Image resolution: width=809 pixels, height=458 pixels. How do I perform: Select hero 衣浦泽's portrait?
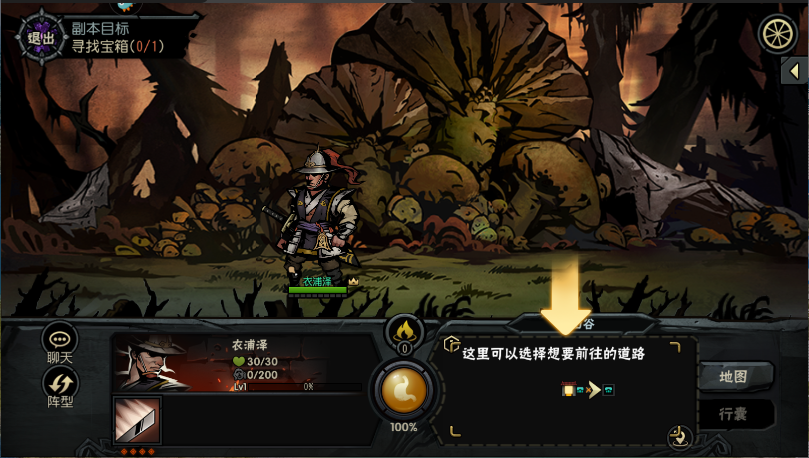152,362
